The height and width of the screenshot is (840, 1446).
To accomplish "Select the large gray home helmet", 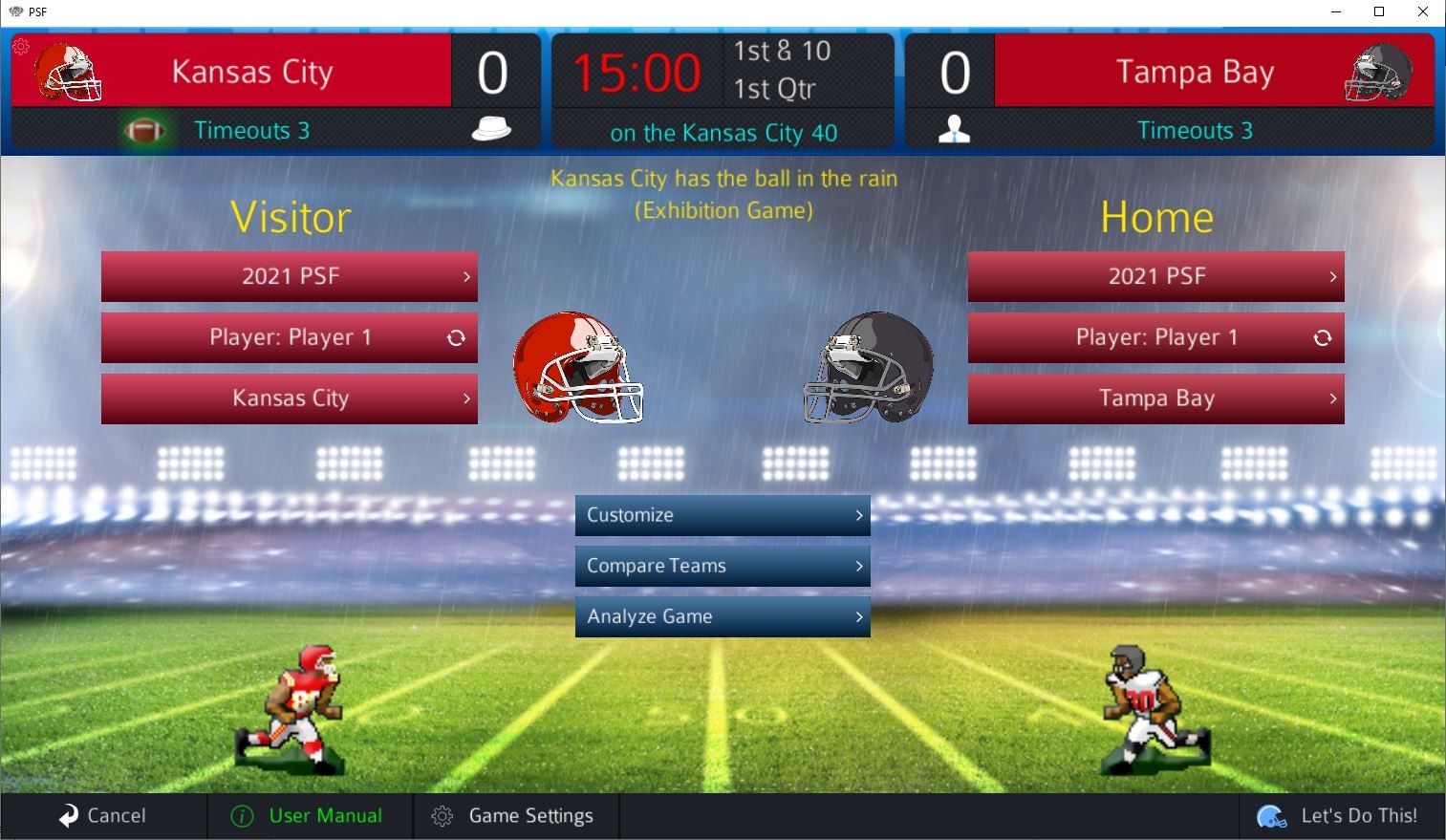I will [866, 368].
